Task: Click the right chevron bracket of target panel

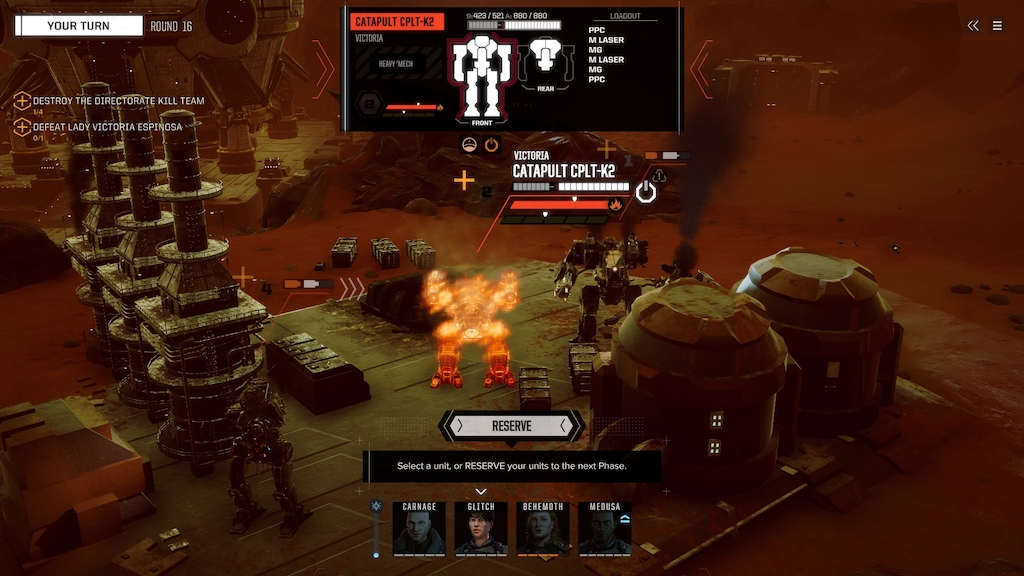Action: (702, 69)
